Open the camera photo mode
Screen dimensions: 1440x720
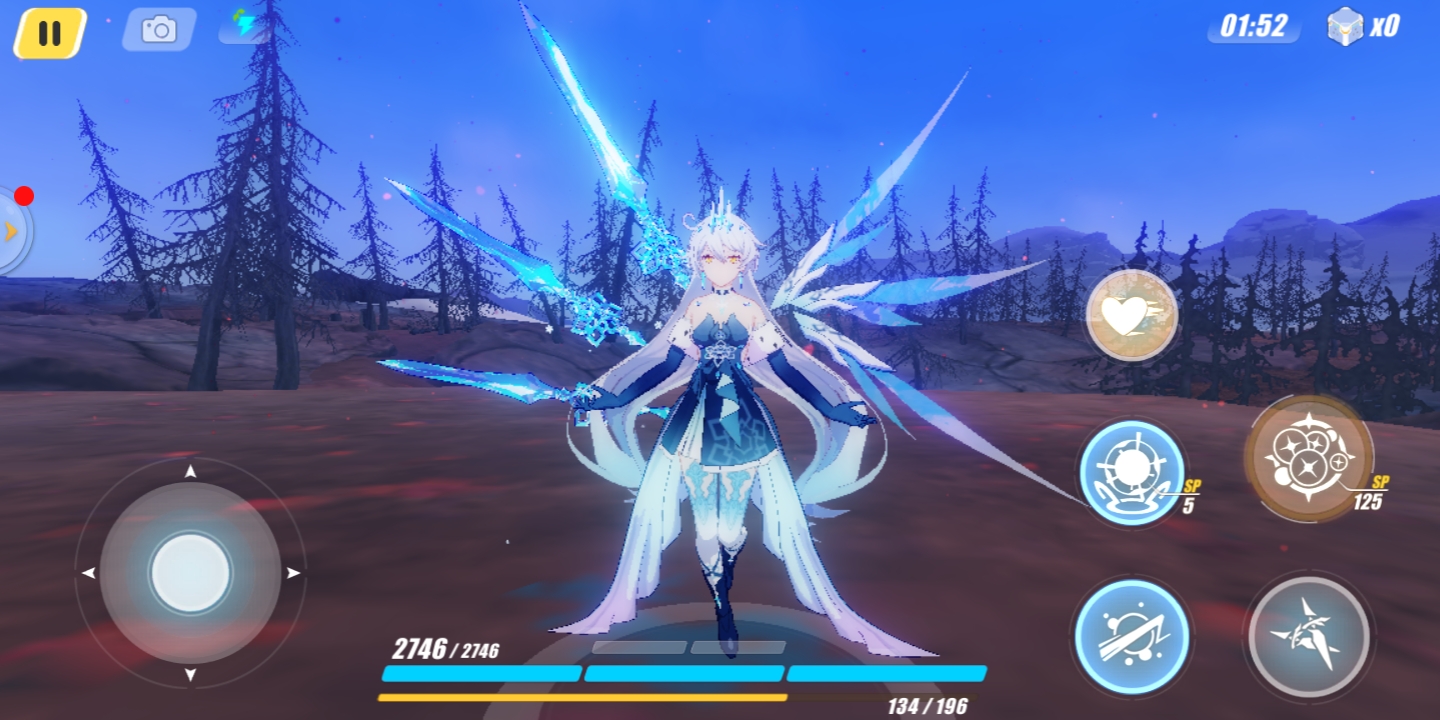(x=158, y=30)
